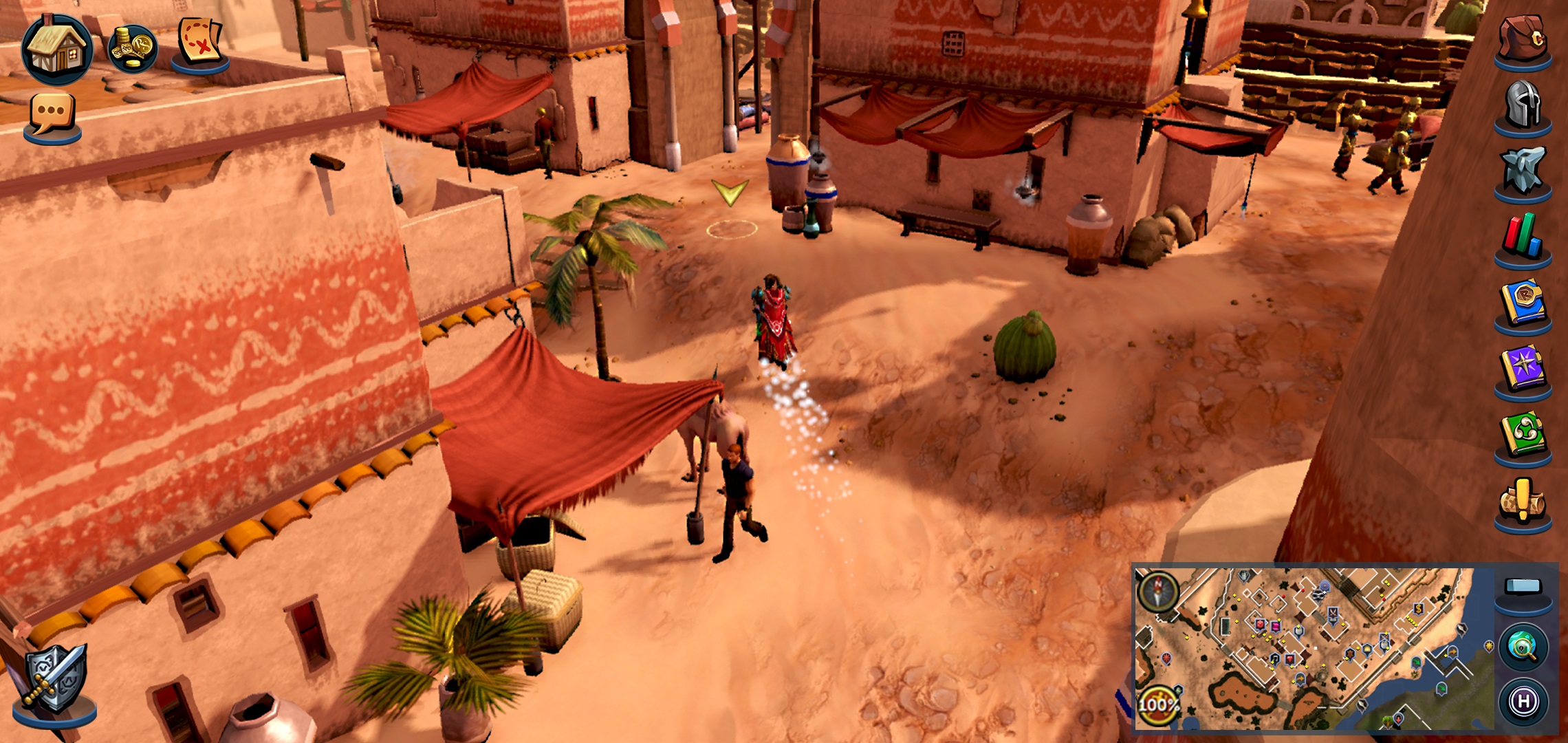Open the house home menu icon

[x=57, y=50]
